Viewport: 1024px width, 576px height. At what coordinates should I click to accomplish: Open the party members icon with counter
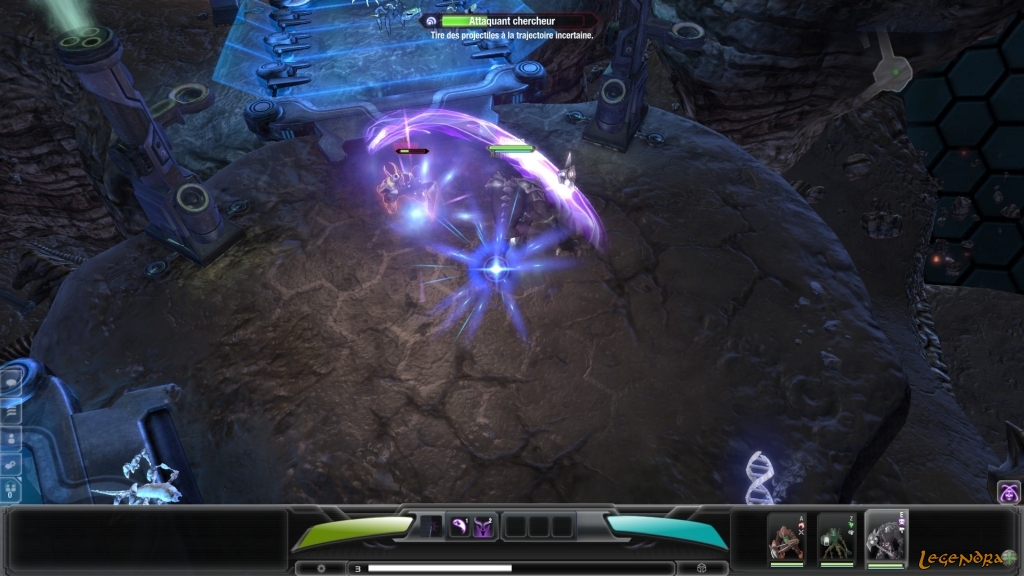13,490
